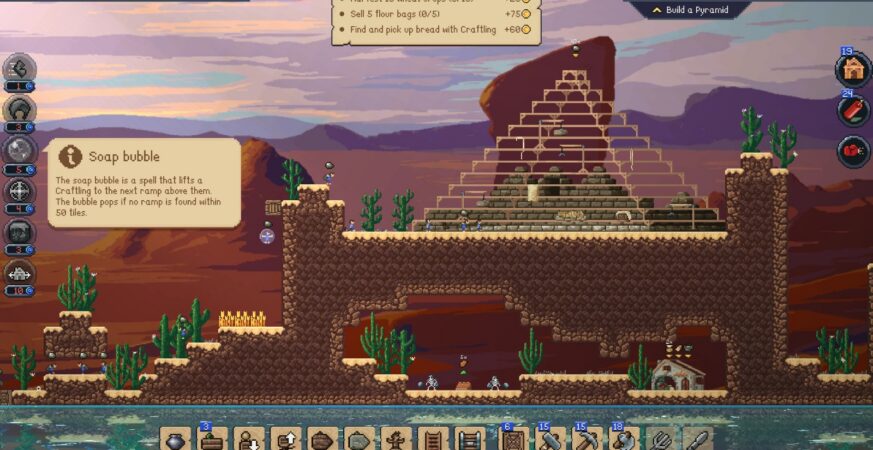Open the house building menu
This screenshot has width=873, height=450.
pyautogui.click(x=853, y=69)
